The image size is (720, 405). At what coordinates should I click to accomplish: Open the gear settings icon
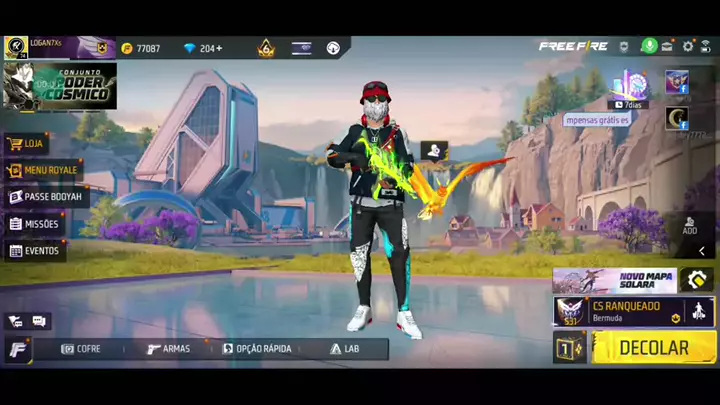(x=688, y=47)
